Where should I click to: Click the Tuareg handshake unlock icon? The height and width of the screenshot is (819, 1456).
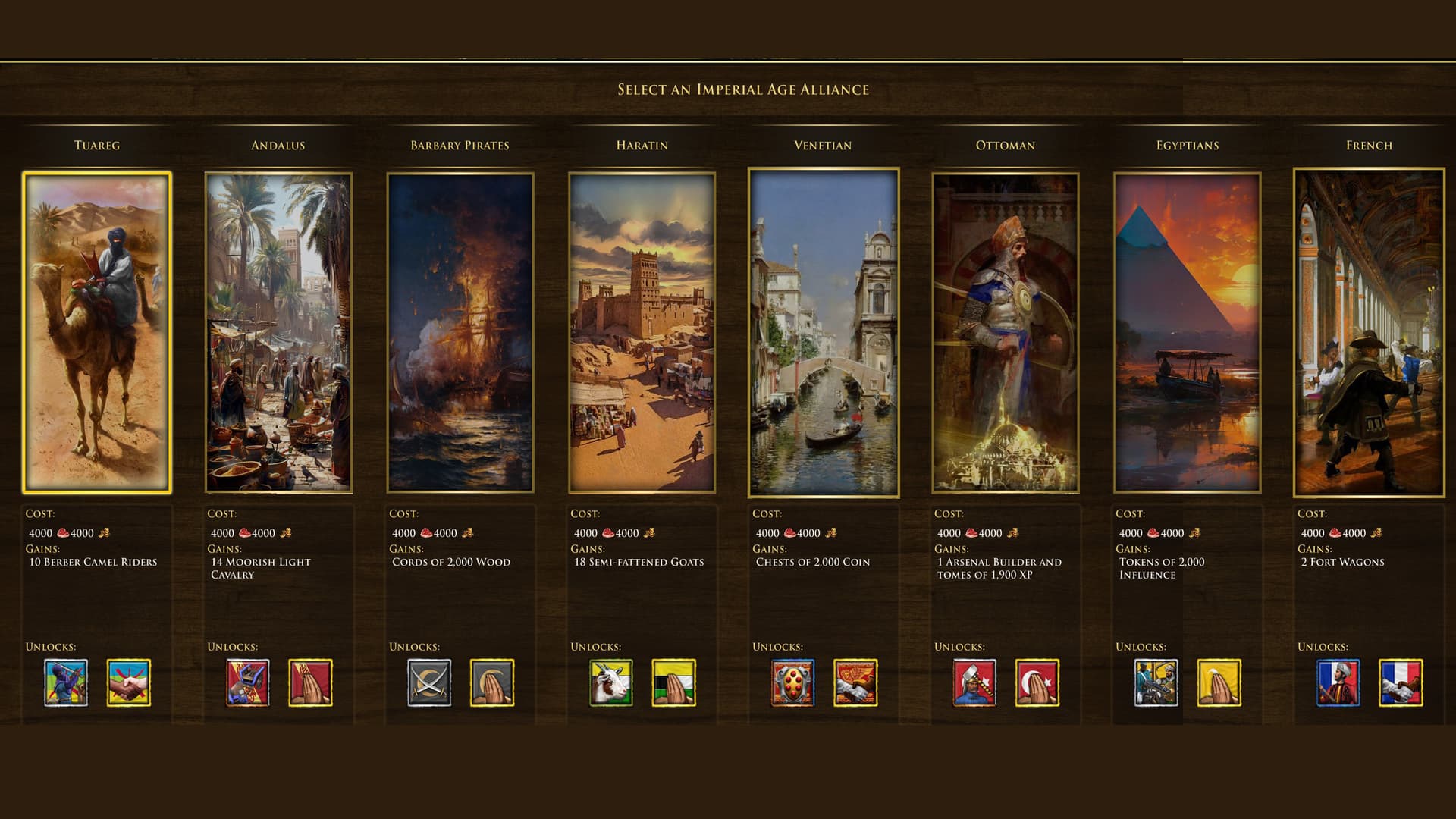(129, 682)
